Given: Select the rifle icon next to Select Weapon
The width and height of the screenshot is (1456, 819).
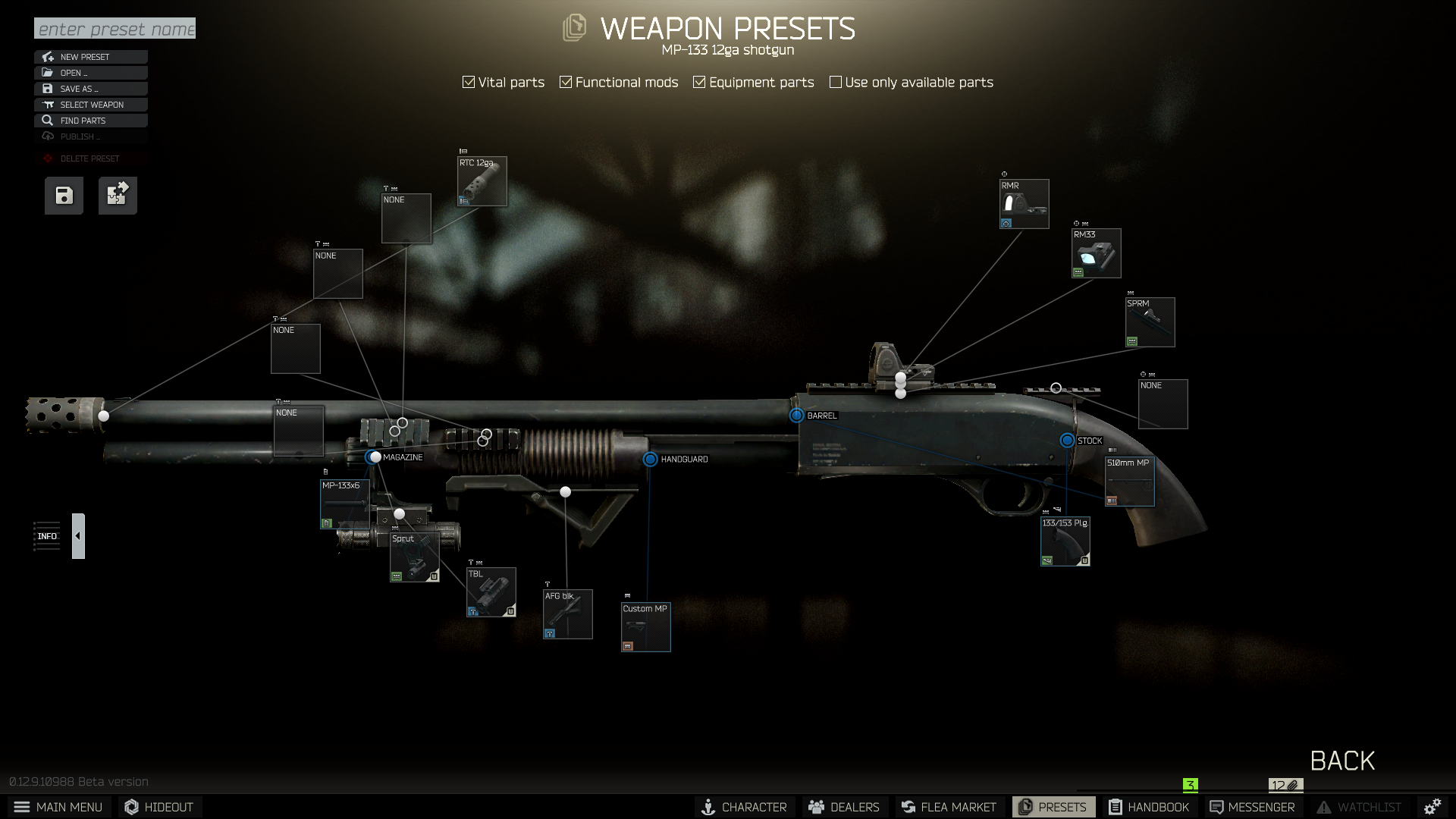Looking at the screenshot, I should tap(47, 105).
